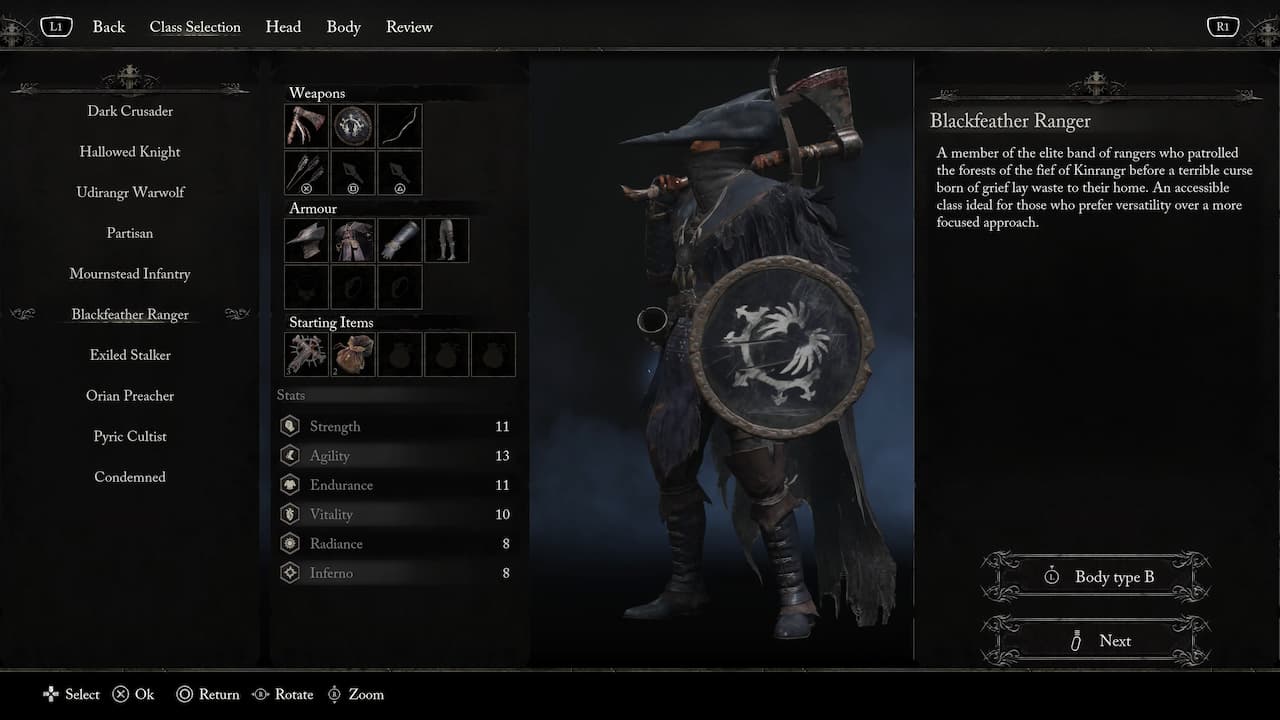View the chest armour piece
The image size is (1280, 720).
pyautogui.click(x=352, y=239)
